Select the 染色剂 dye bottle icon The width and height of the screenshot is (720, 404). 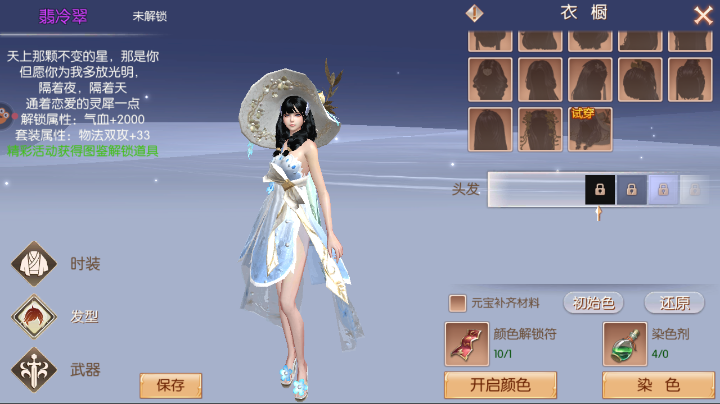point(624,344)
